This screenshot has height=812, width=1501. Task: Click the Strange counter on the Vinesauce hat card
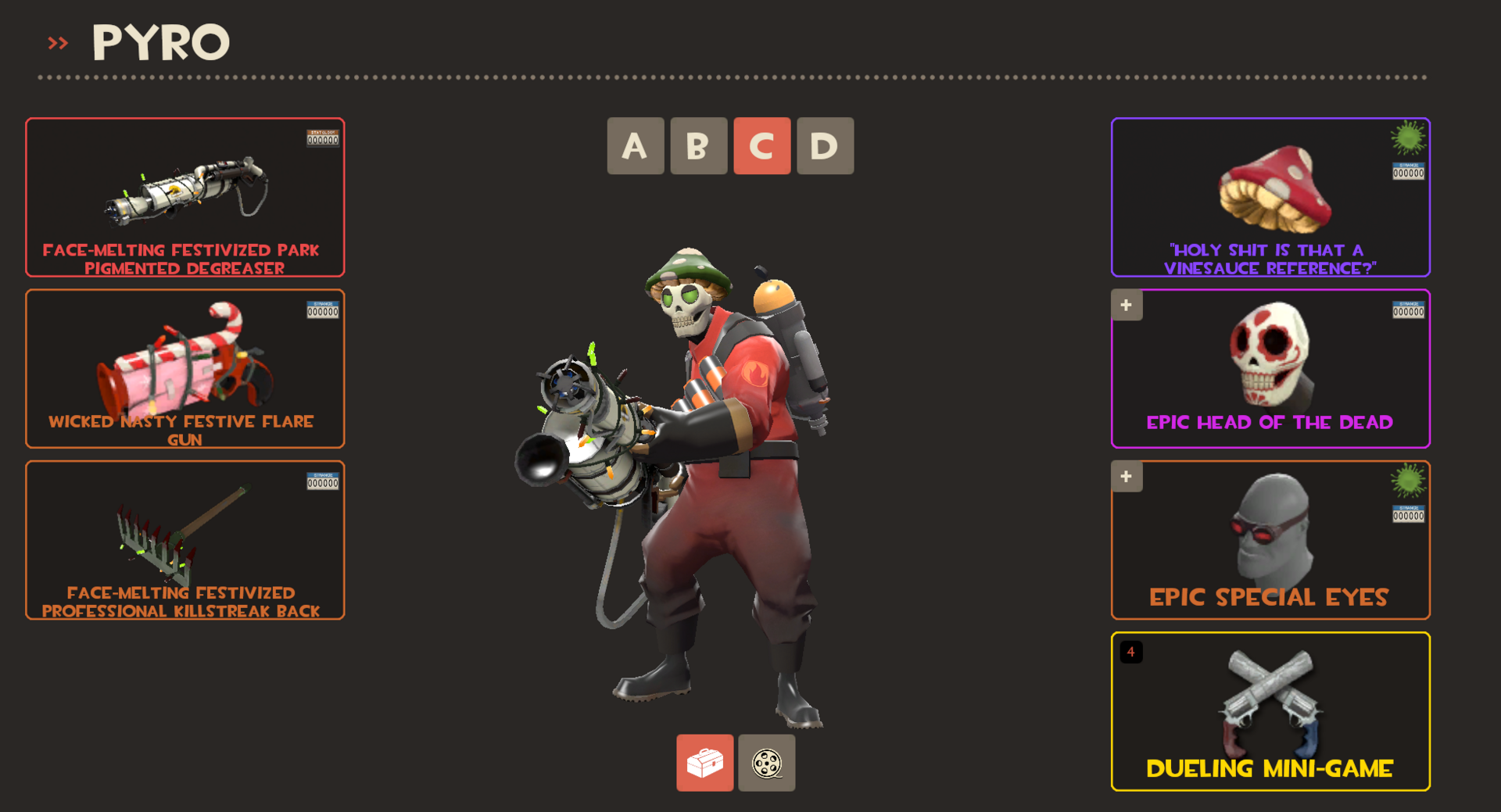click(x=1407, y=170)
